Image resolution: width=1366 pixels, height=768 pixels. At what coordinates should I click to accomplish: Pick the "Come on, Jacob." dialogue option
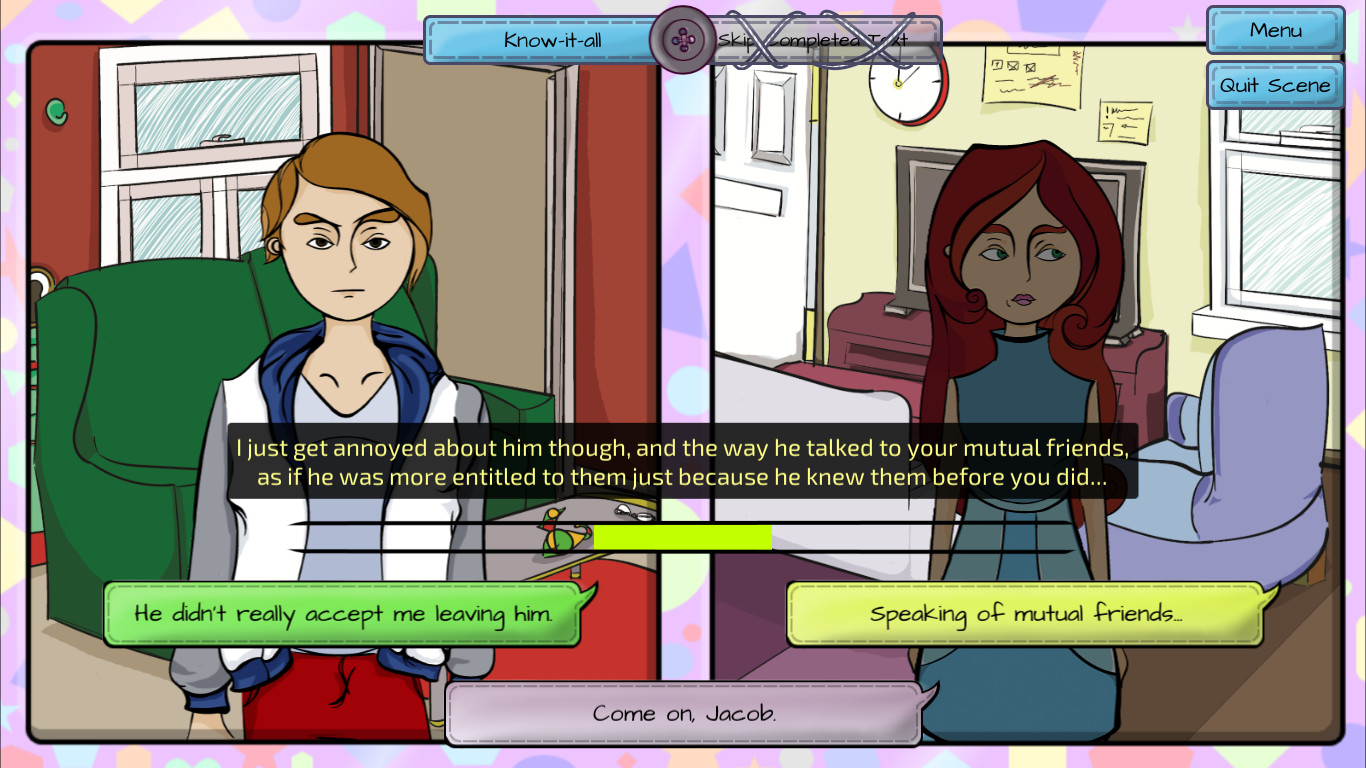683,712
